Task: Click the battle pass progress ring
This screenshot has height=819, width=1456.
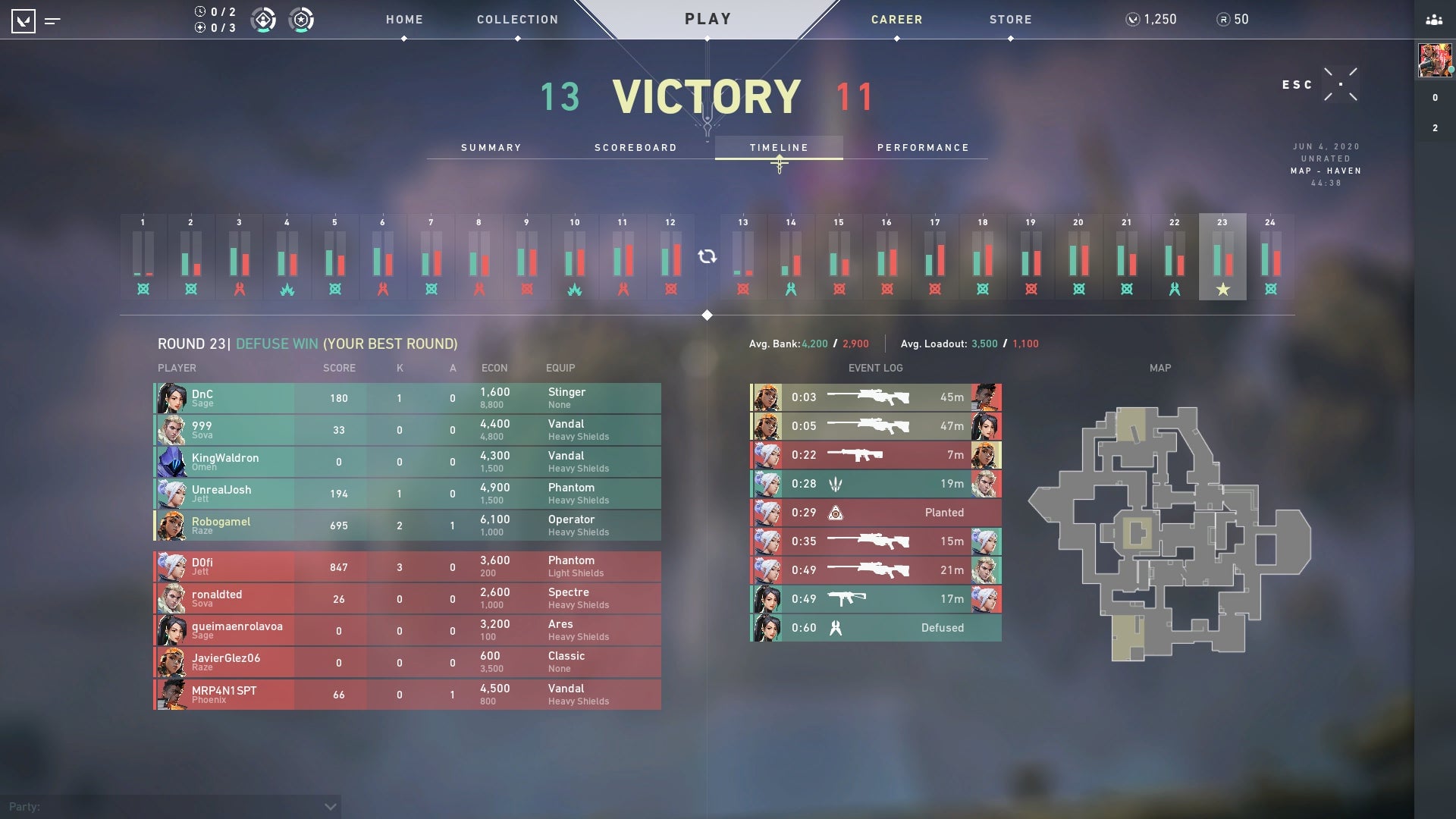Action: pos(300,20)
